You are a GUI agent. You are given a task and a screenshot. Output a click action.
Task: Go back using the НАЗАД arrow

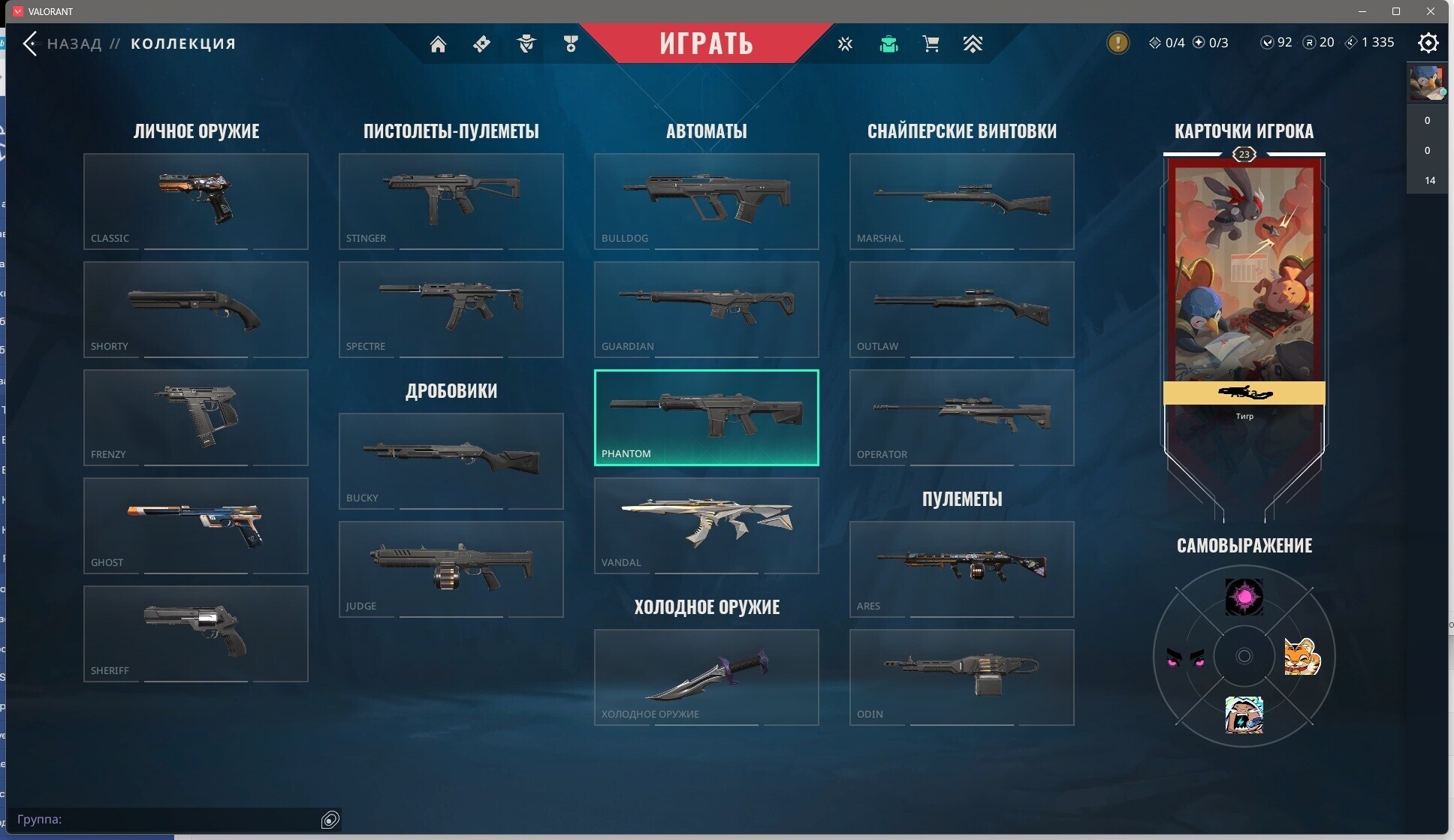[x=31, y=44]
